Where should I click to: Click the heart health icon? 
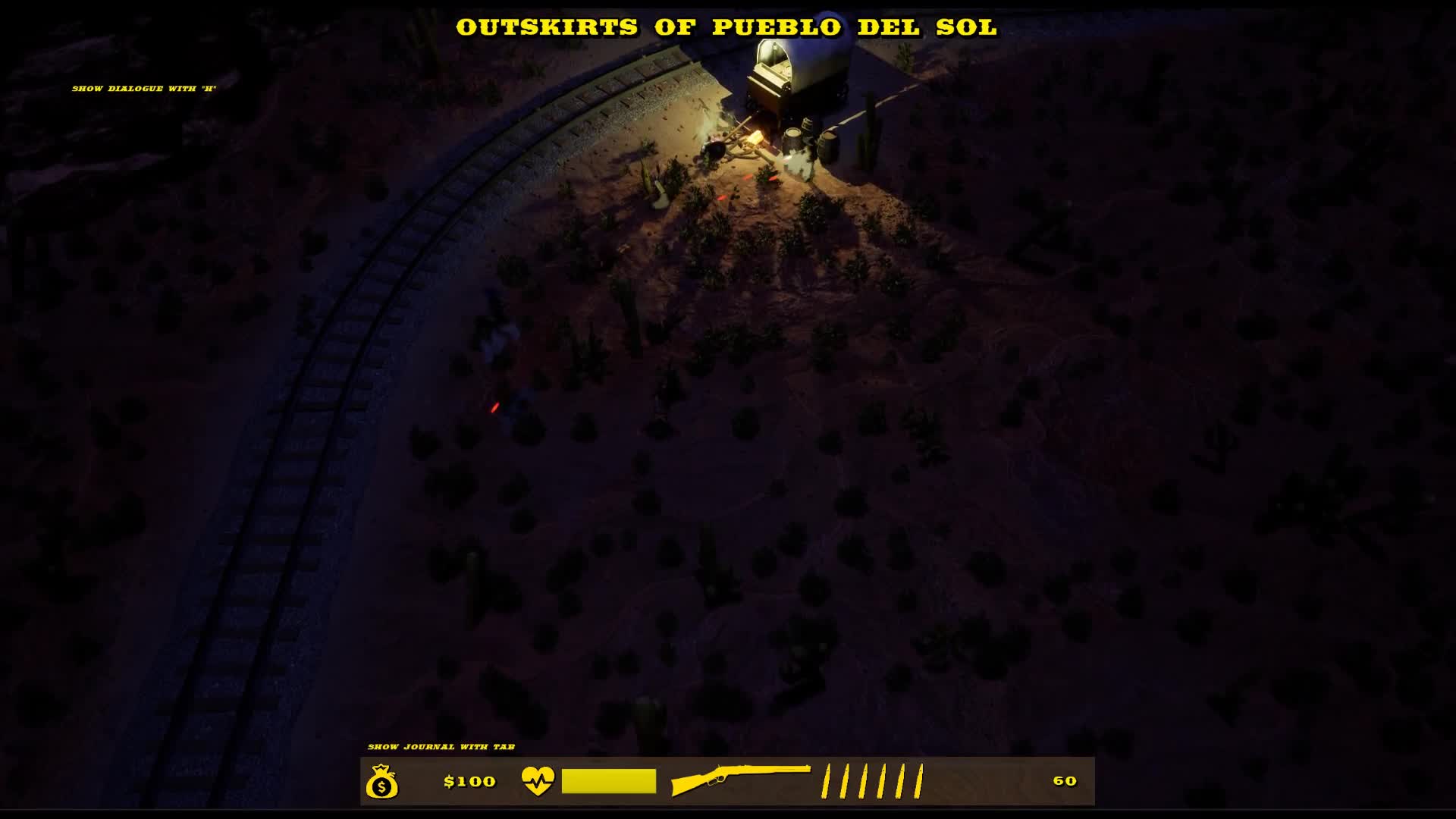[538, 780]
